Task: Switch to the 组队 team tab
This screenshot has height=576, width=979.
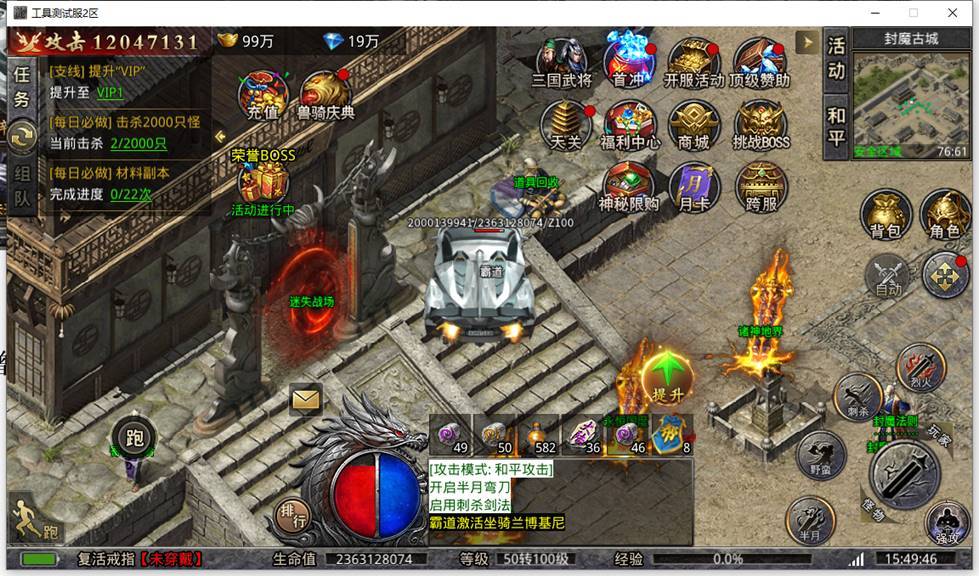Action: (21, 185)
